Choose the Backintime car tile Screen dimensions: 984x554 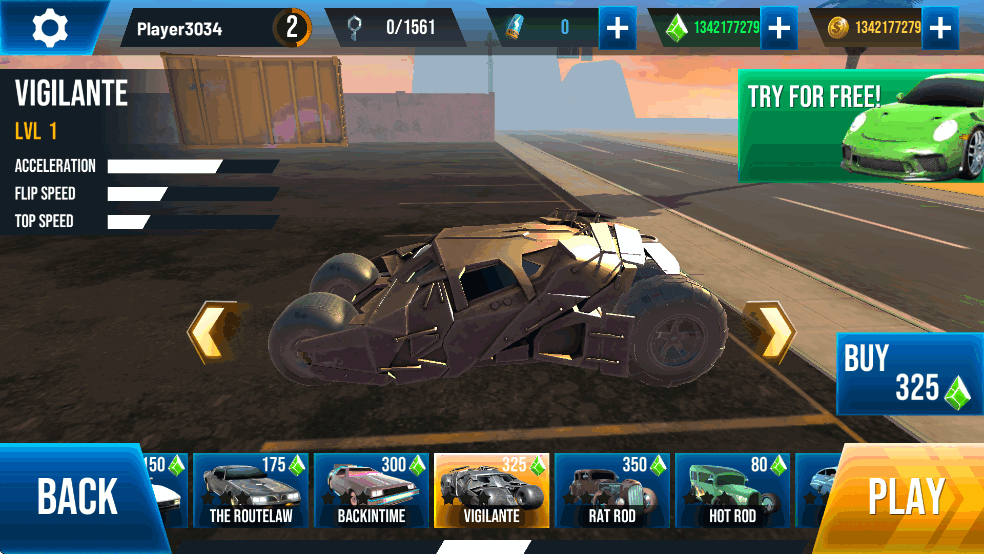[x=371, y=490]
